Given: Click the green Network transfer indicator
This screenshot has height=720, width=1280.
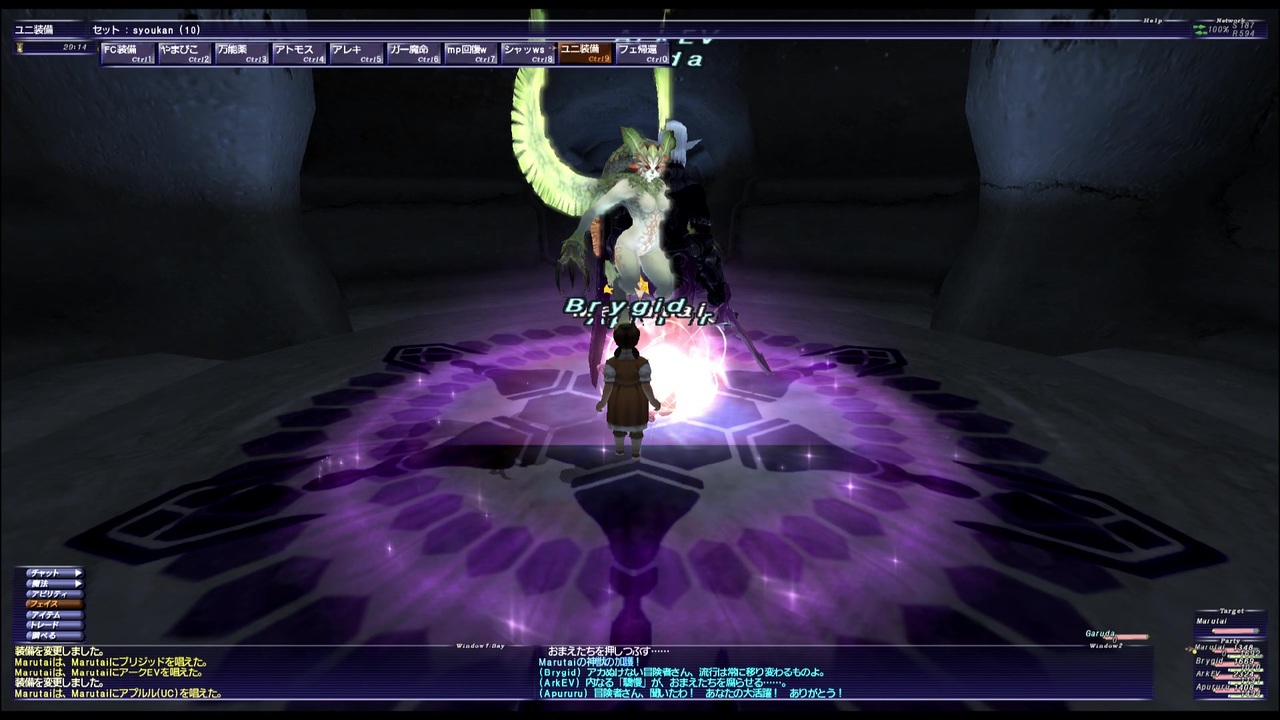Looking at the screenshot, I should click(1200, 29).
